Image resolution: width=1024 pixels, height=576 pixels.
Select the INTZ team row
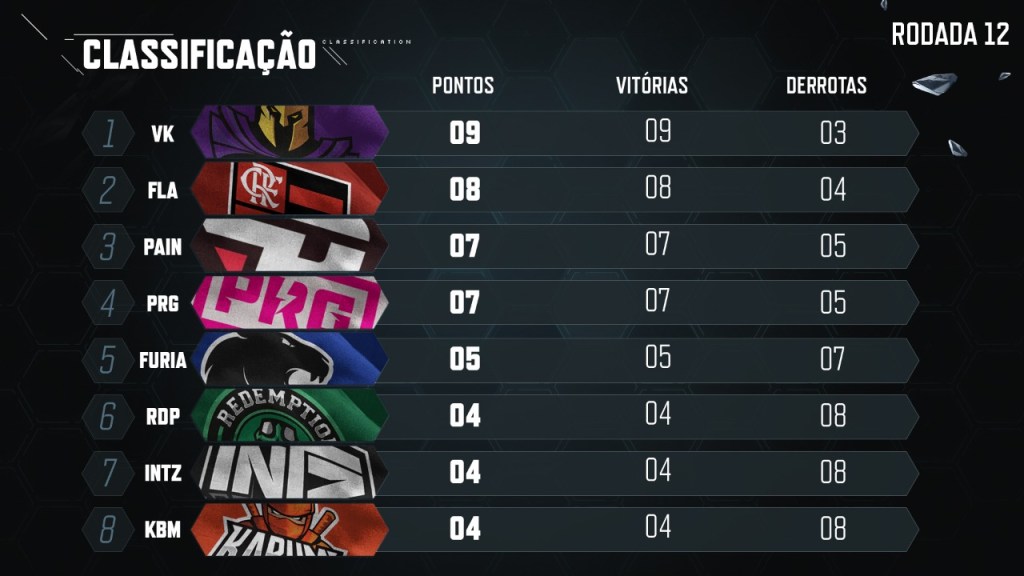(500, 472)
